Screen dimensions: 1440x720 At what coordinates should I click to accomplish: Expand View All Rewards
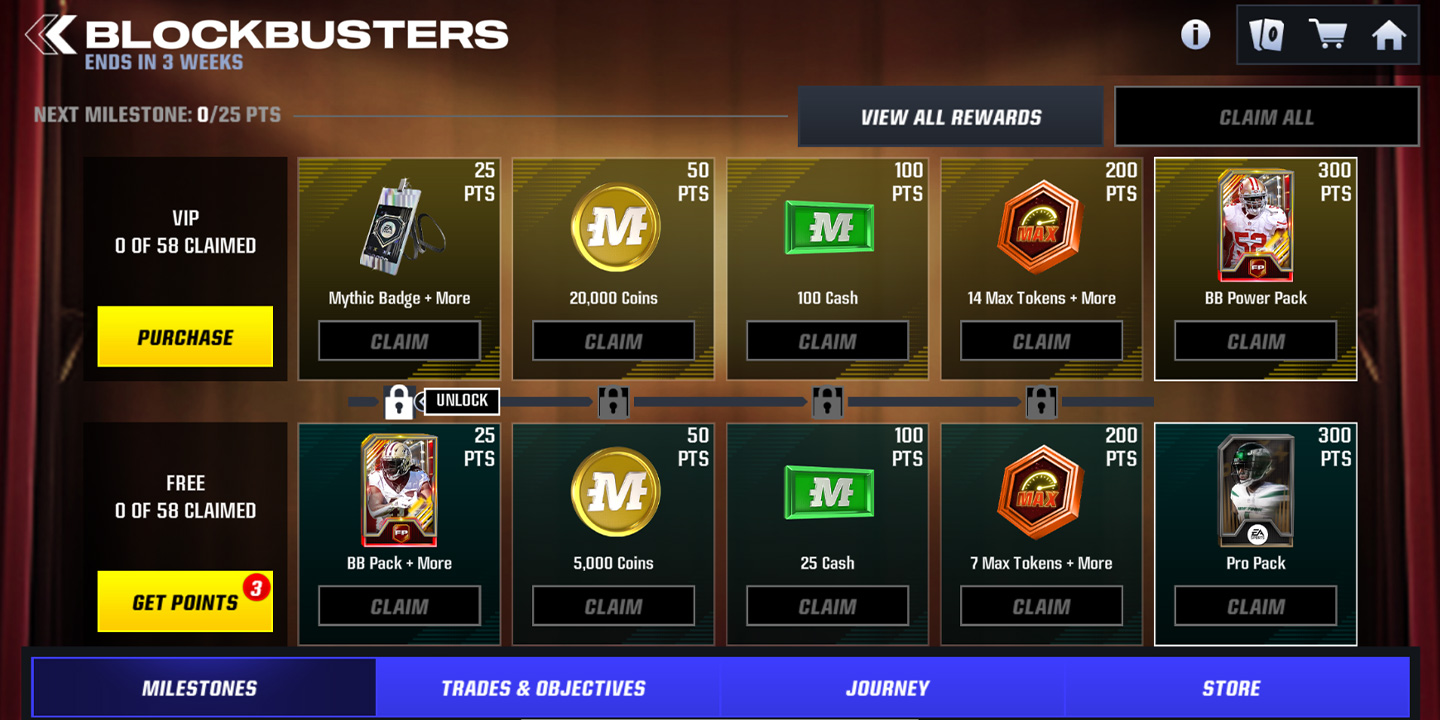coord(949,116)
